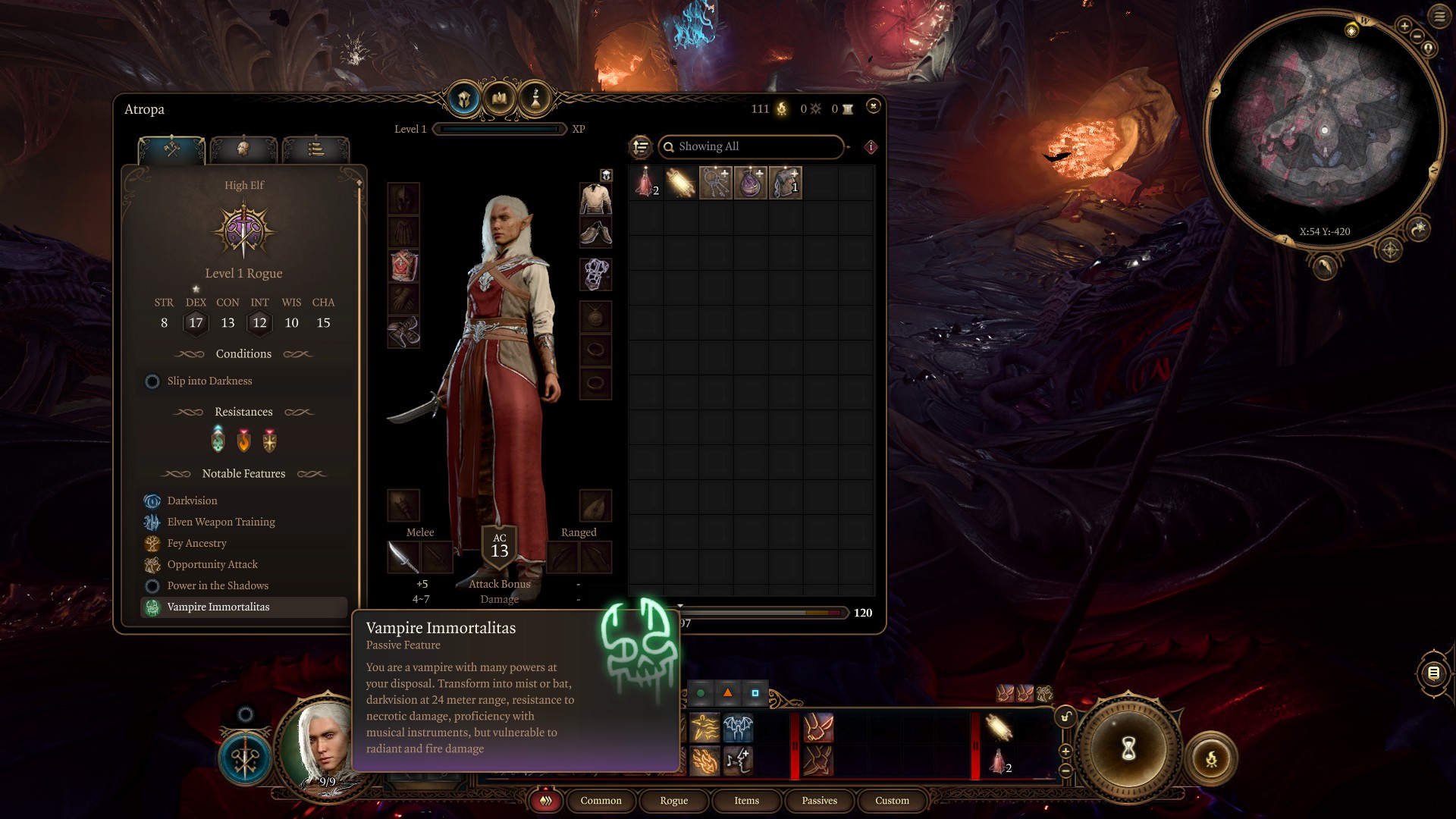Click the End Turn hourglass button
The image size is (1456, 819).
(1128, 749)
